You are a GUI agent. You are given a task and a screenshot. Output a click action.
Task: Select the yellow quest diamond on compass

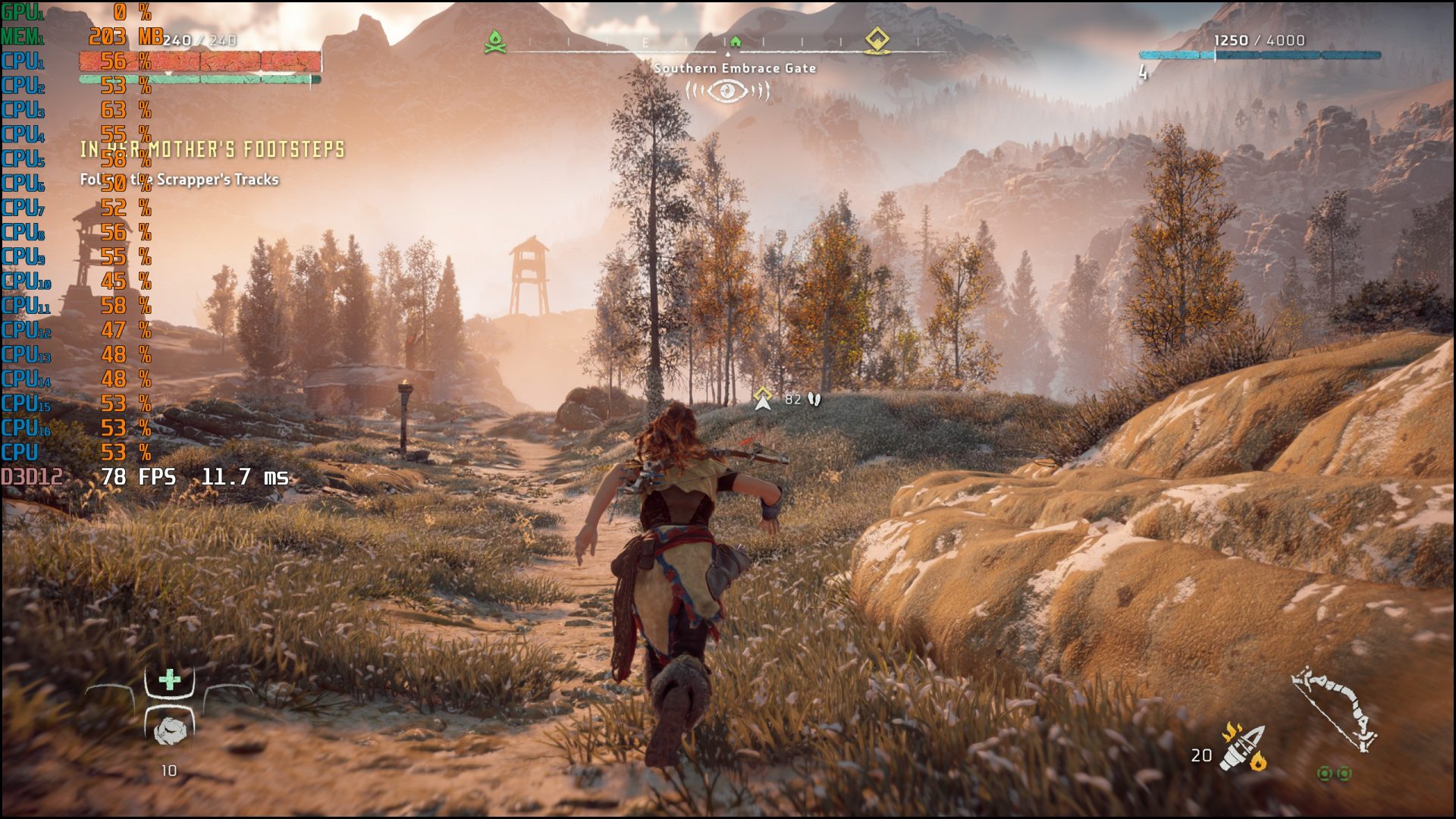click(877, 39)
